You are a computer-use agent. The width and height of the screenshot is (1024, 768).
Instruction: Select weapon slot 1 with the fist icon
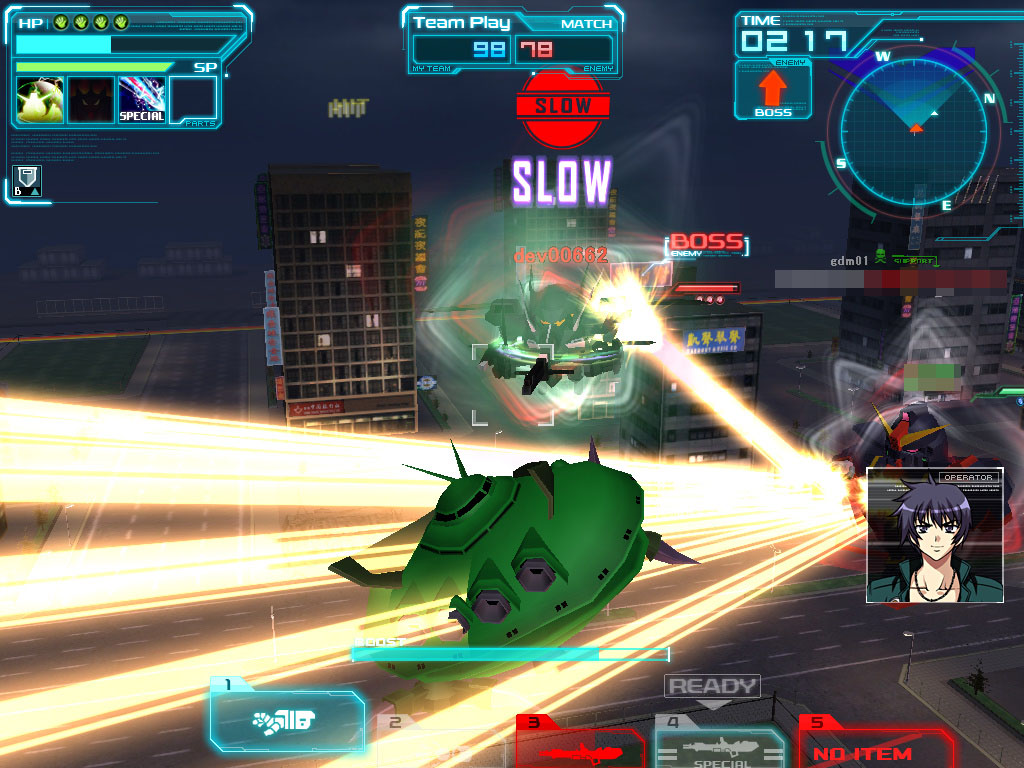(x=286, y=720)
